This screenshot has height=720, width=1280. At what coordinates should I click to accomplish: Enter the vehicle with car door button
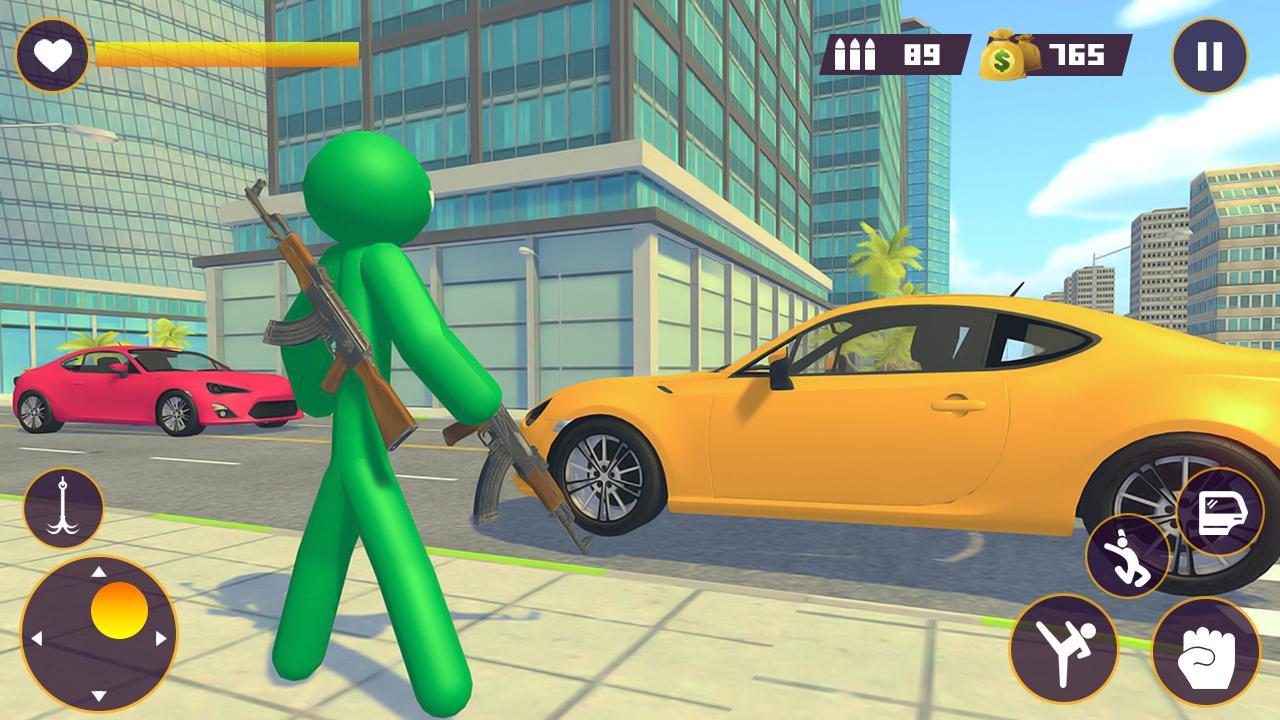coord(1218,512)
